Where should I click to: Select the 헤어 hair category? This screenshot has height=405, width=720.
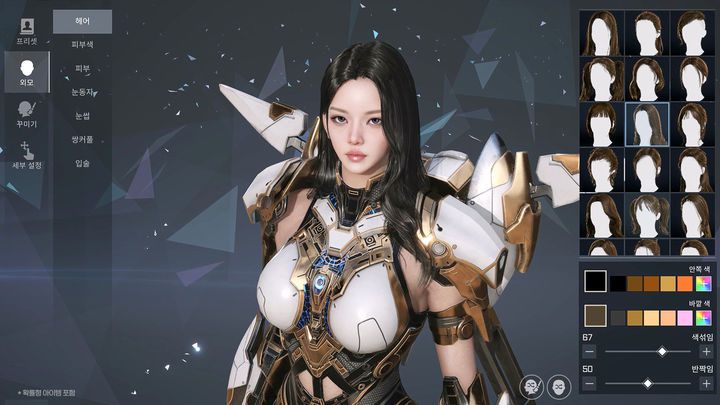82,21
